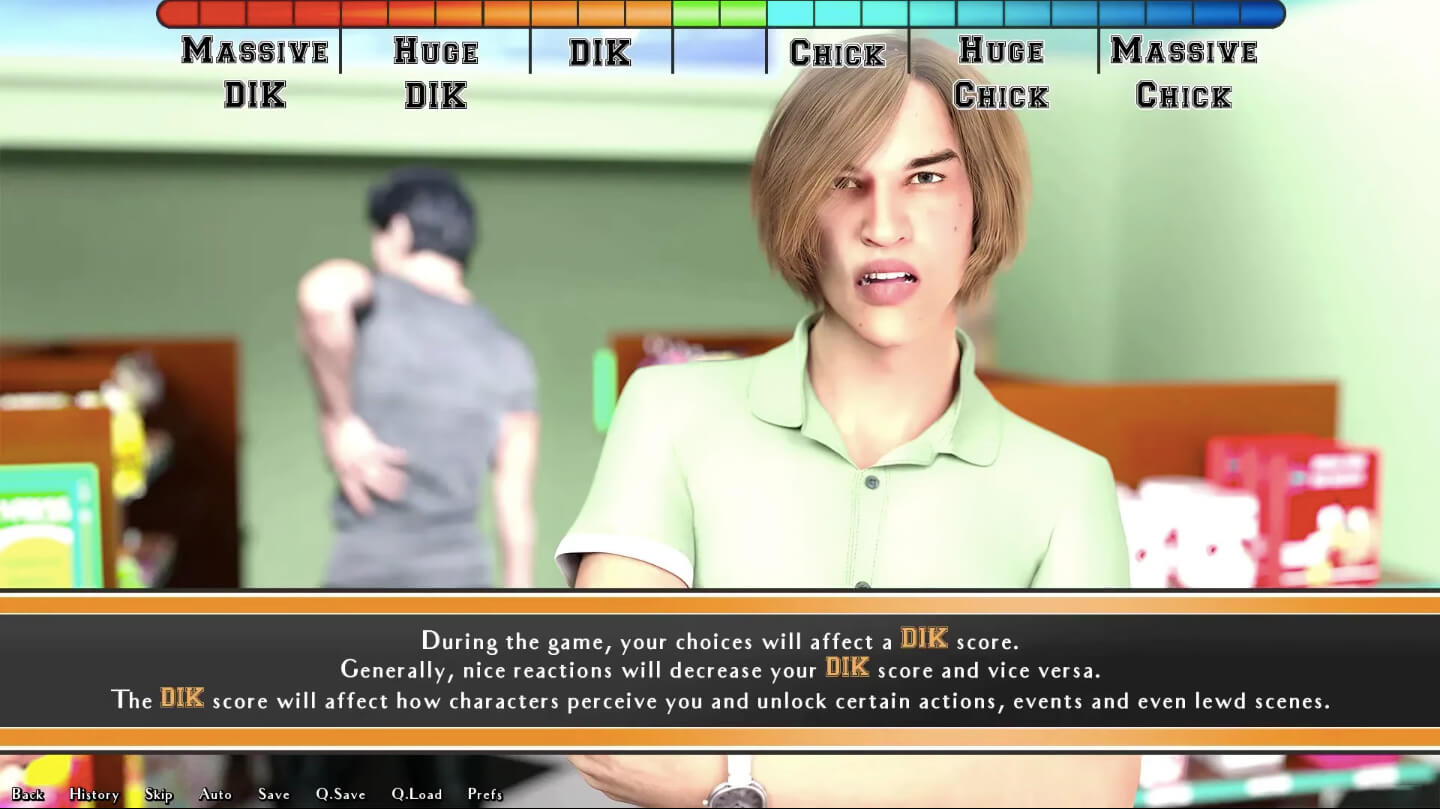Click Back to rewind the dialogue
The image size is (1440, 809).
coord(27,794)
